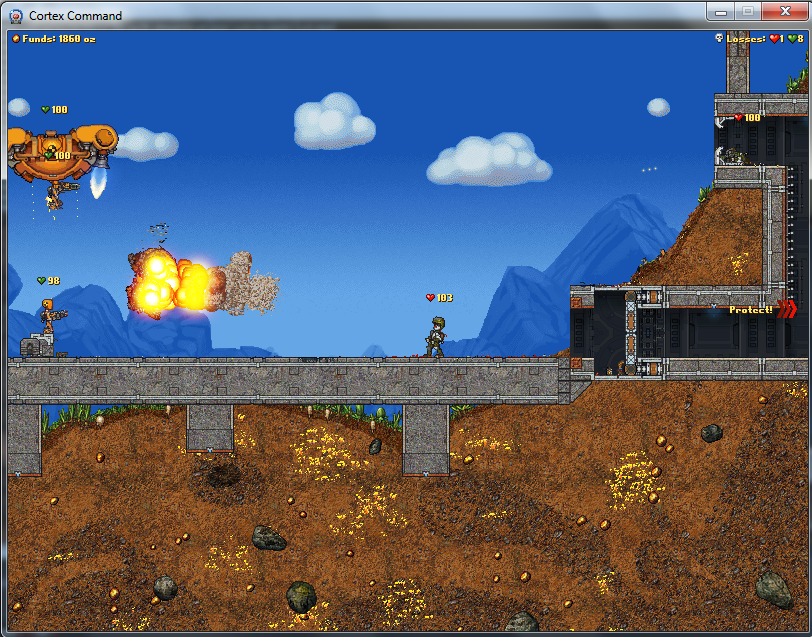Minimize the Cortex Command window

[x=721, y=11]
